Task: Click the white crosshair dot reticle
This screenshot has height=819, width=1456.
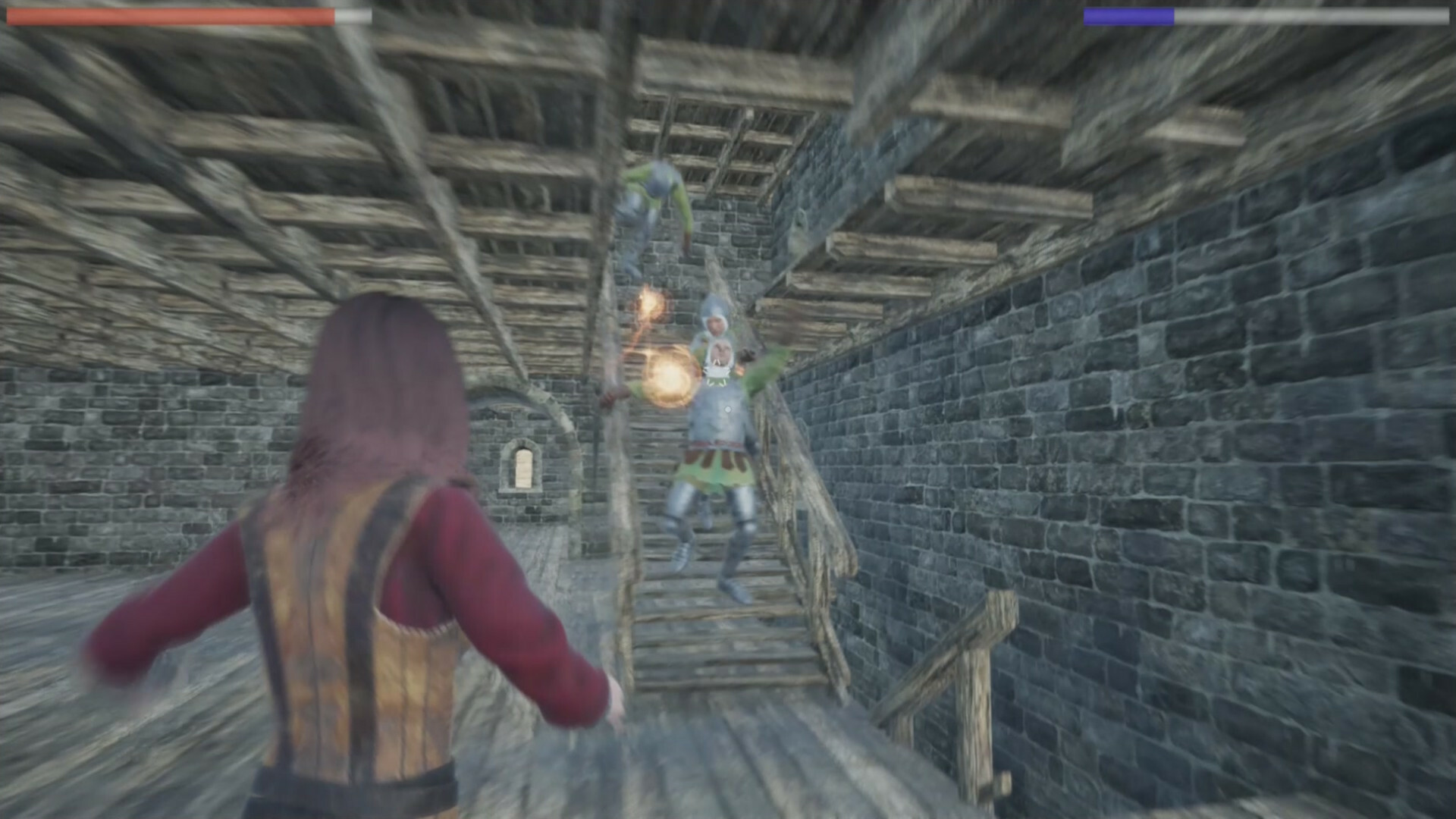Action: [727, 409]
